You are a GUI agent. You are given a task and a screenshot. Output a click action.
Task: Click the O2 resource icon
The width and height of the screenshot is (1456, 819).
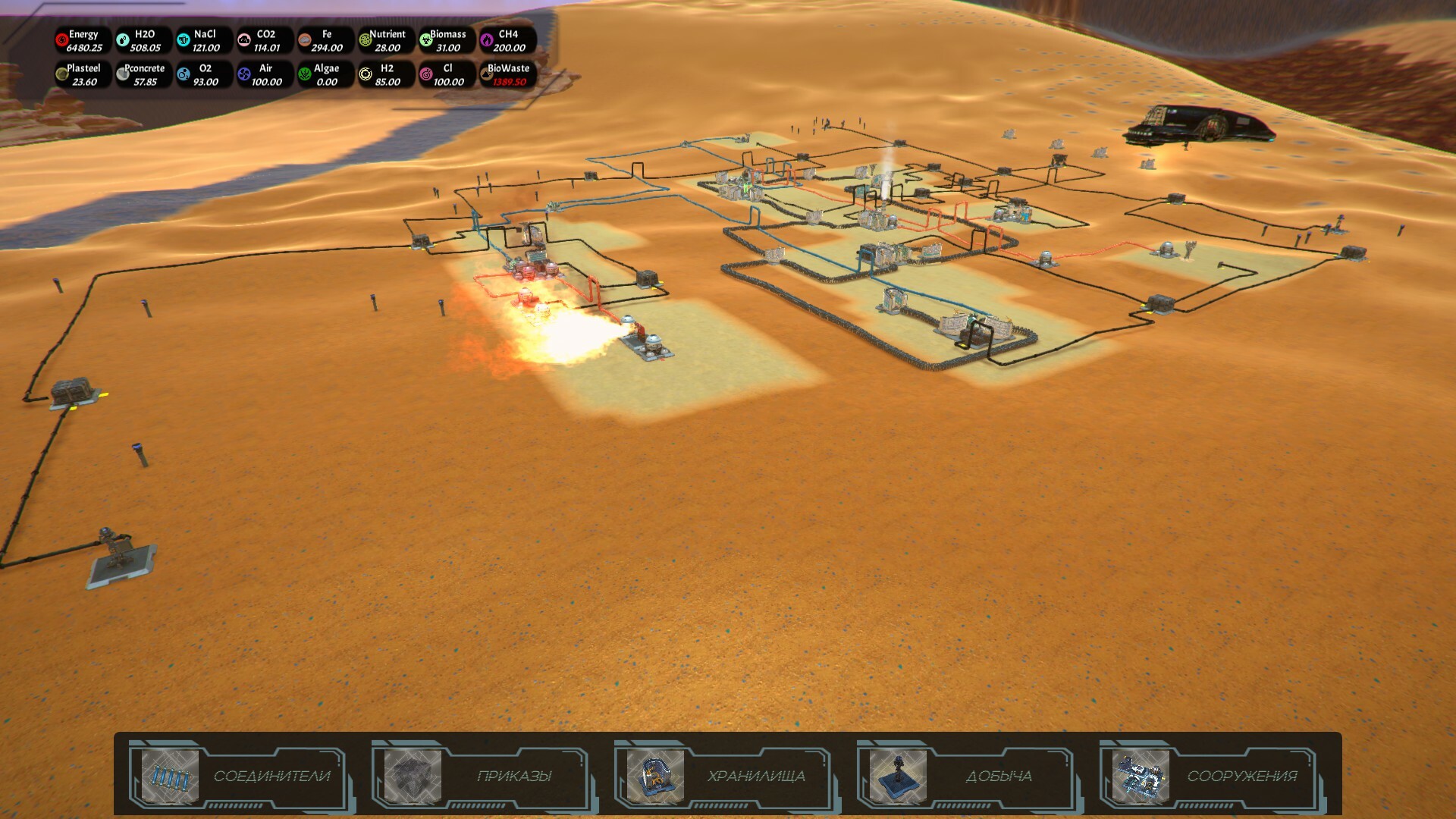182,74
